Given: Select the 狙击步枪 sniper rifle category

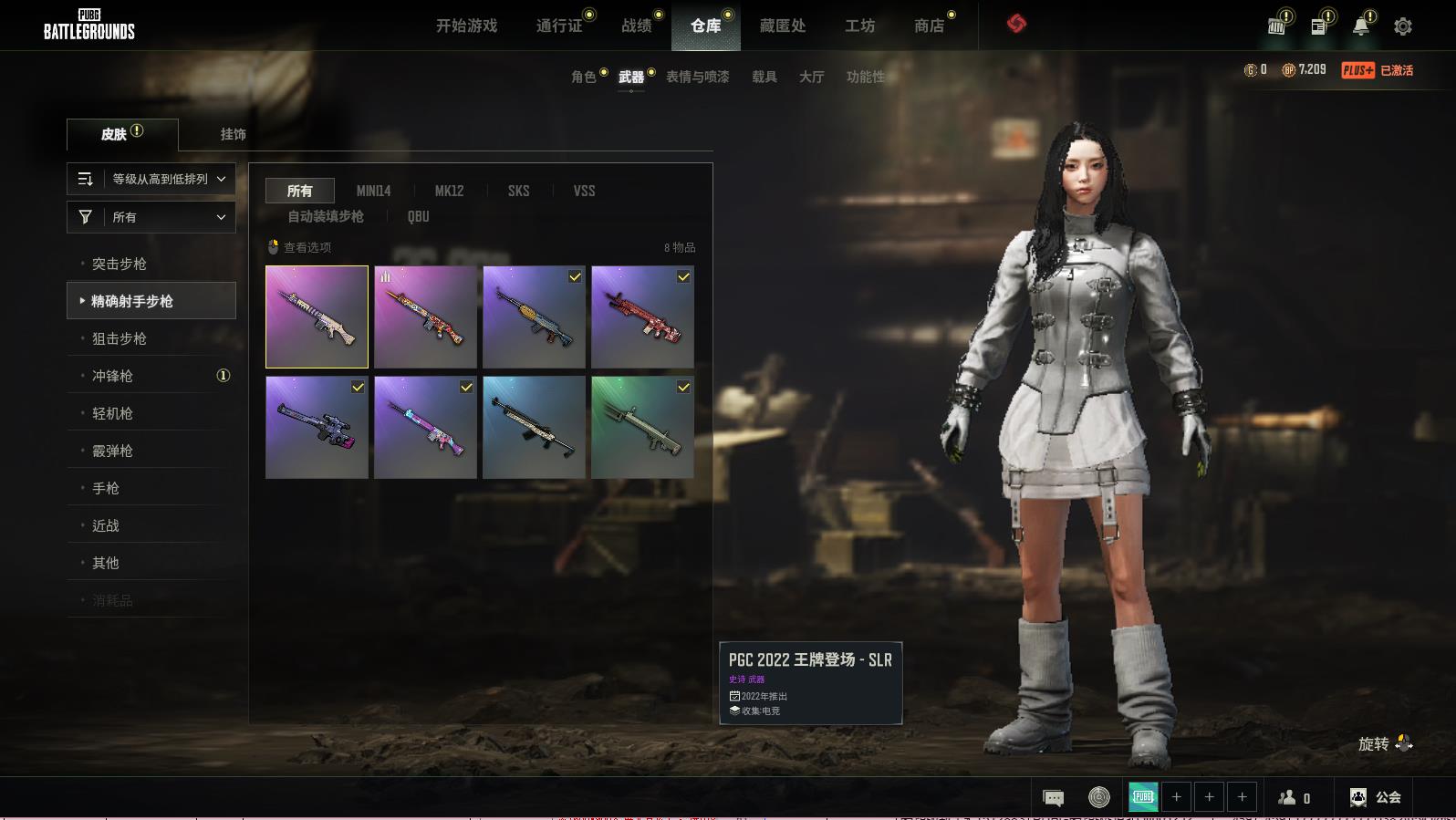Looking at the screenshot, I should (119, 338).
